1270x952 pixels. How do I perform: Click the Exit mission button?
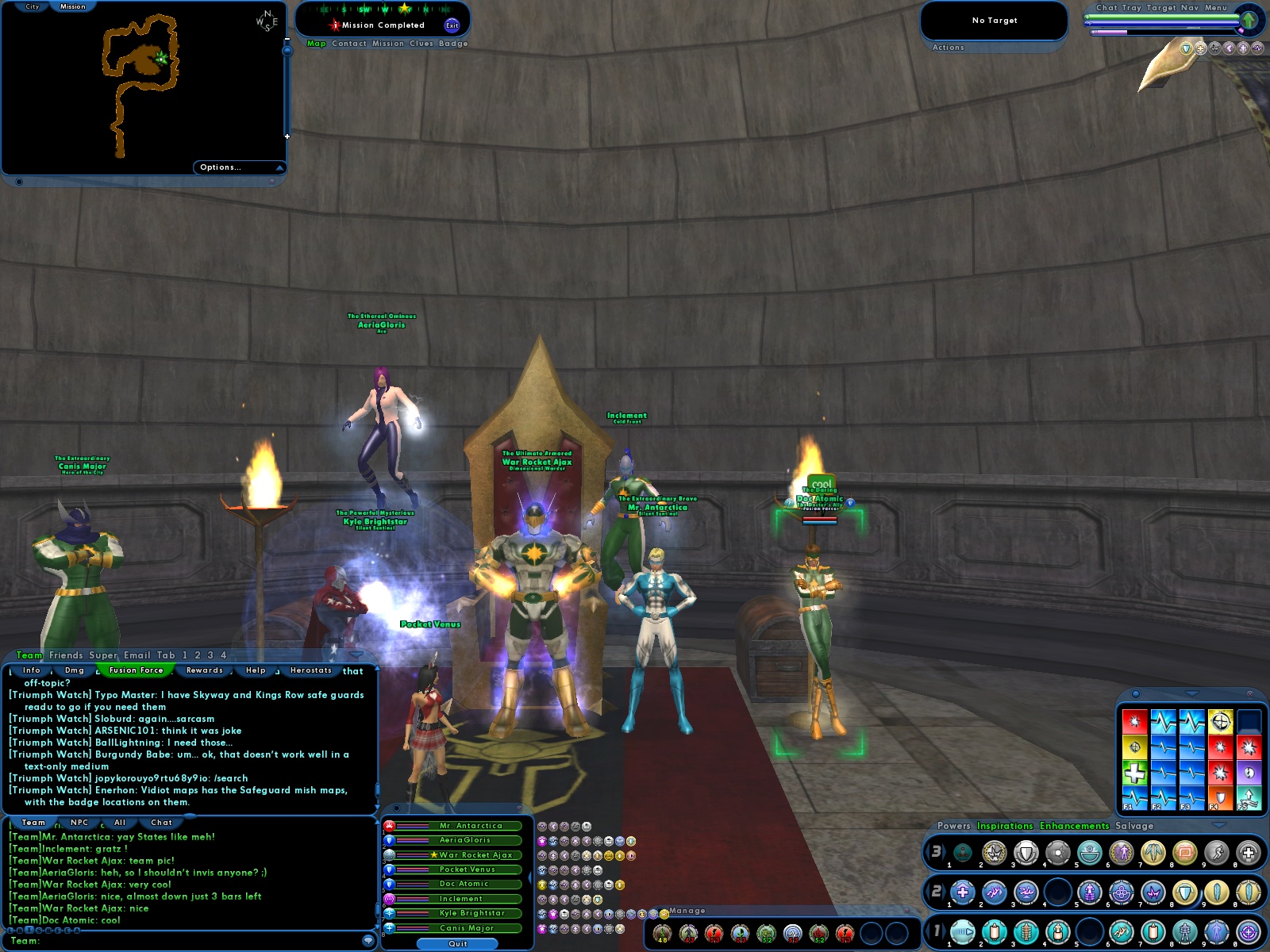point(452,25)
